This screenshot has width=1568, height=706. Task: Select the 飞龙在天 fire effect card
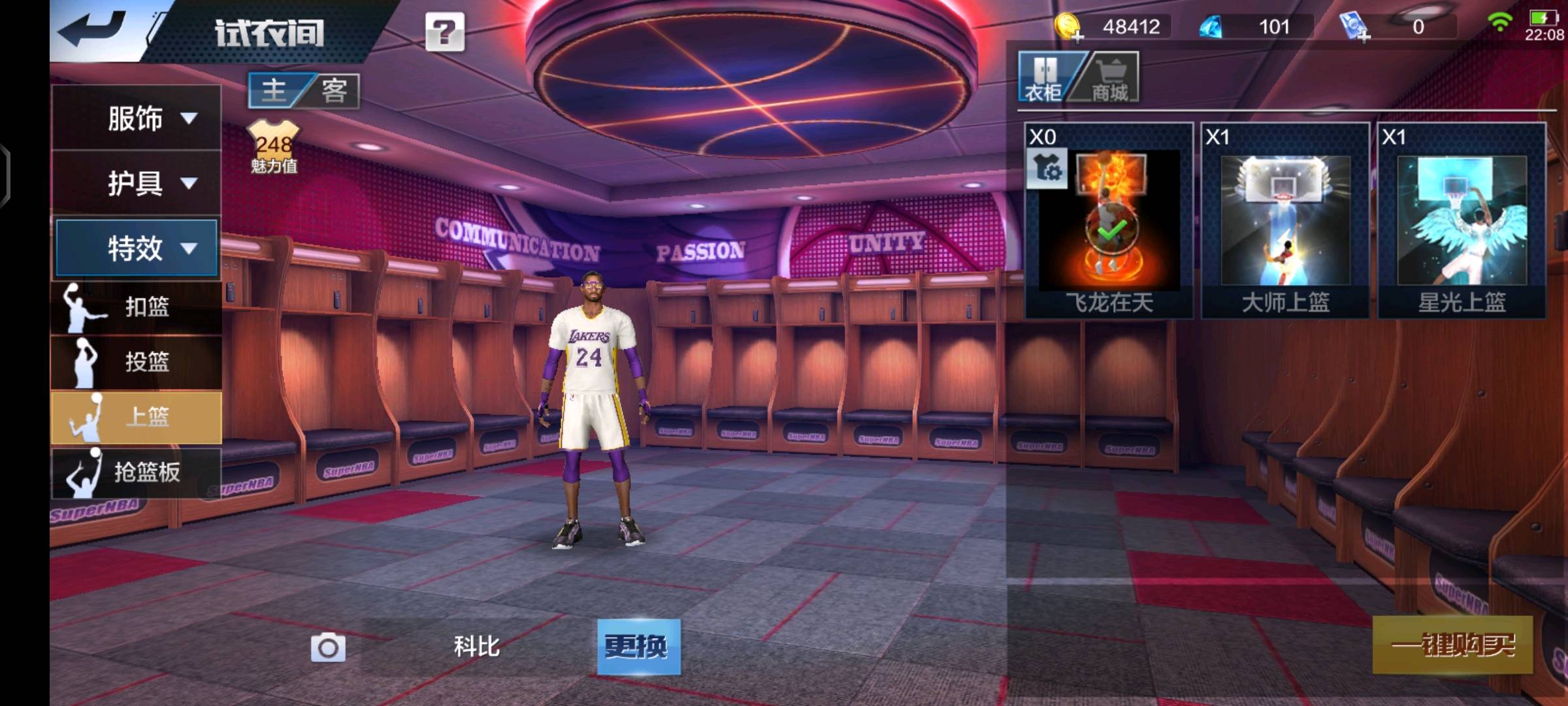pos(1109,221)
